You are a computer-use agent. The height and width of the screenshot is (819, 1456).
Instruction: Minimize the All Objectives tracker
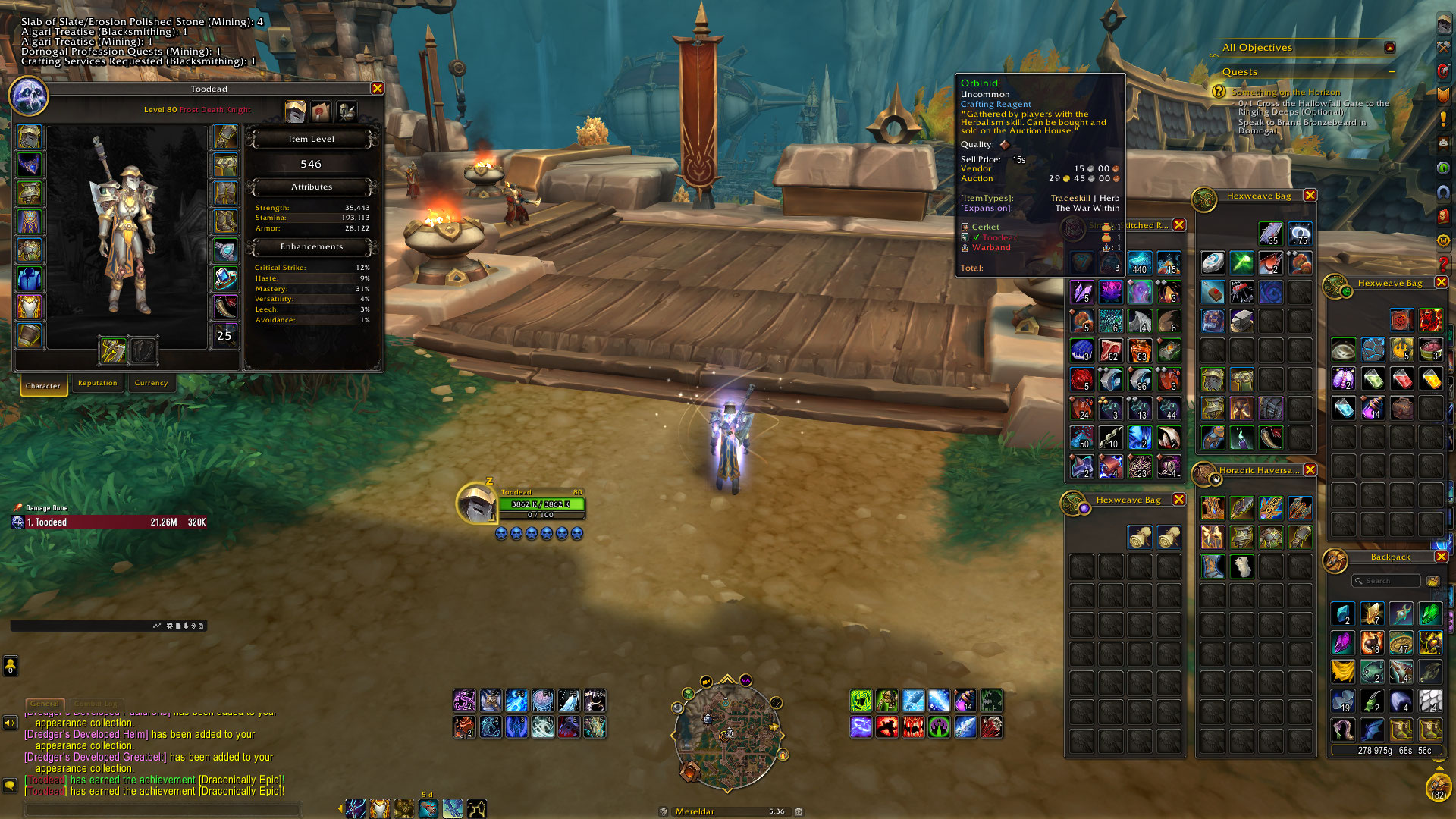pos(1390,48)
